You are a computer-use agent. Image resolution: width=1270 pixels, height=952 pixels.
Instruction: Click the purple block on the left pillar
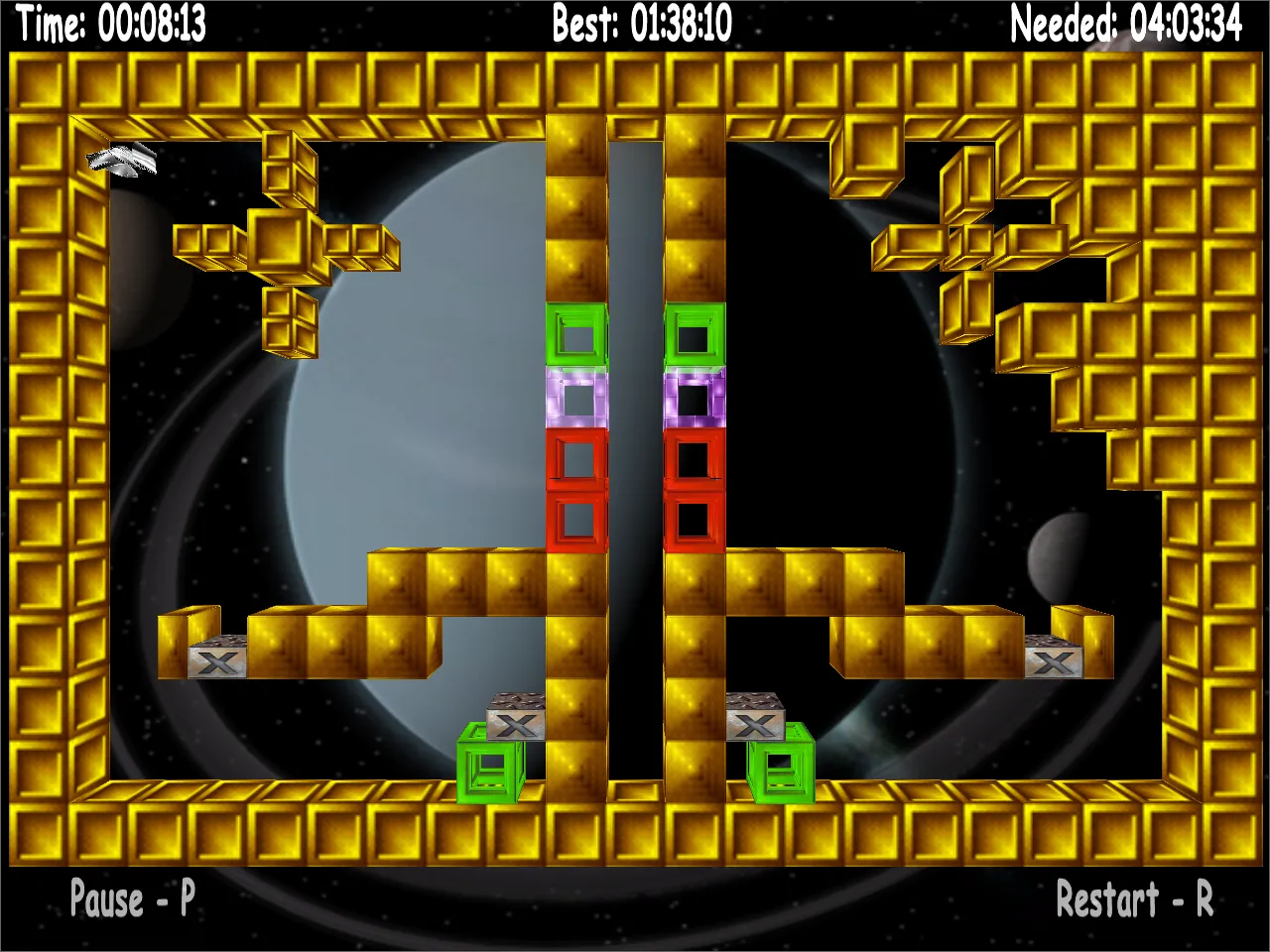point(575,399)
